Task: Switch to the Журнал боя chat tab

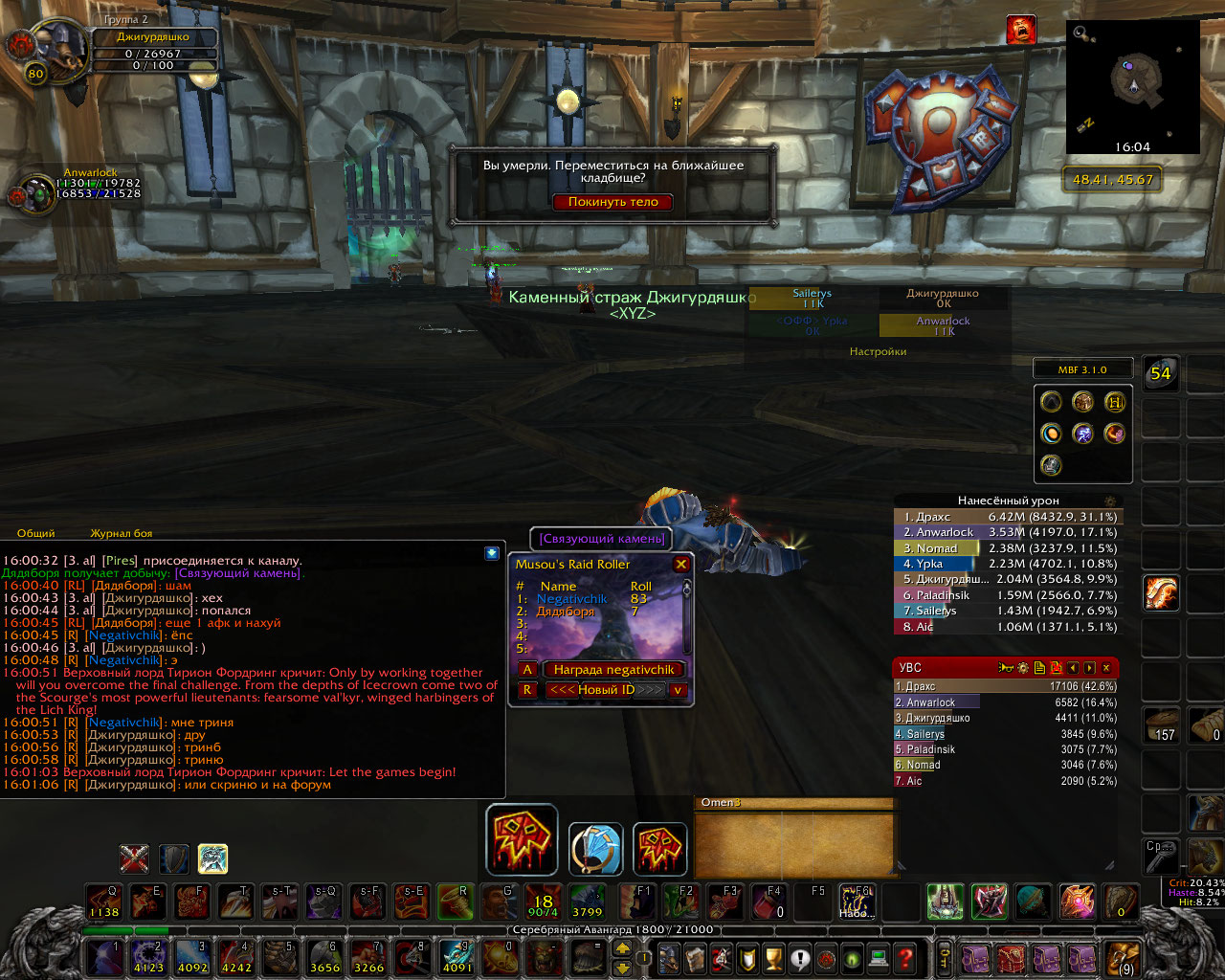Action: pos(121,533)
